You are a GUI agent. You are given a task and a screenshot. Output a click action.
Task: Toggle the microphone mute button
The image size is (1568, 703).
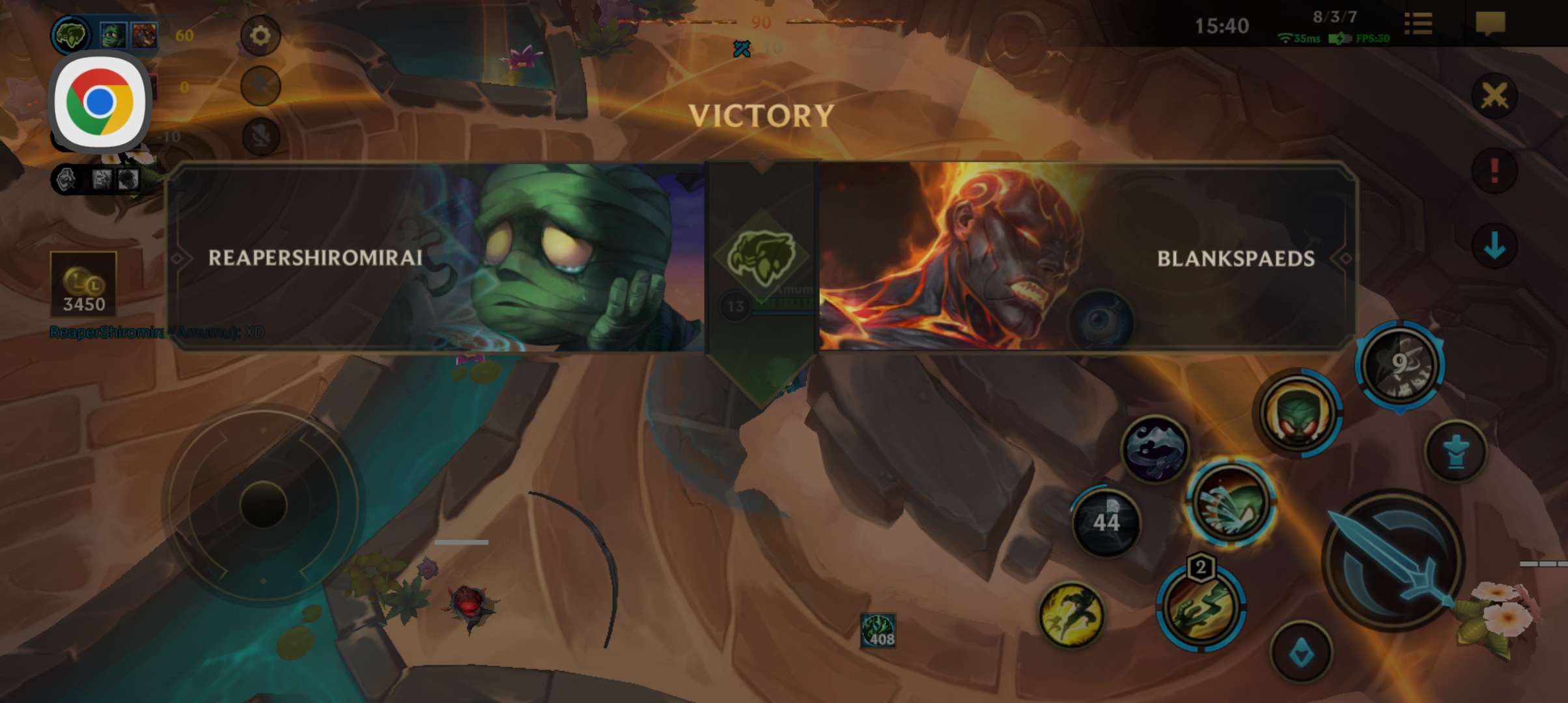pos(260,137)
